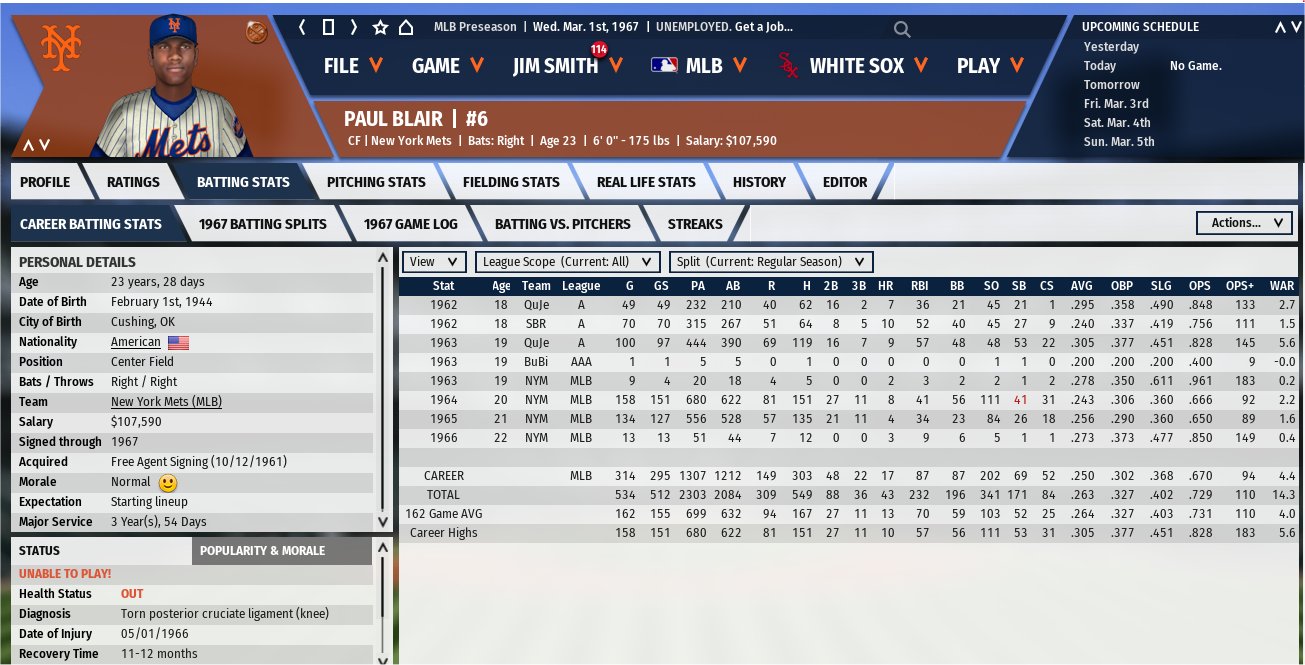Open the FILE menu
This screenshot has height=665, width=1305.
(x=353, y=66)
